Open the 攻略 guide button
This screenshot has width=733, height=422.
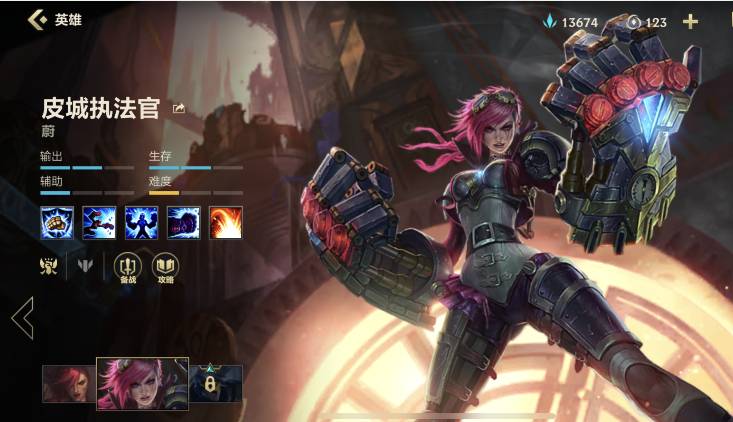point(164,267)
